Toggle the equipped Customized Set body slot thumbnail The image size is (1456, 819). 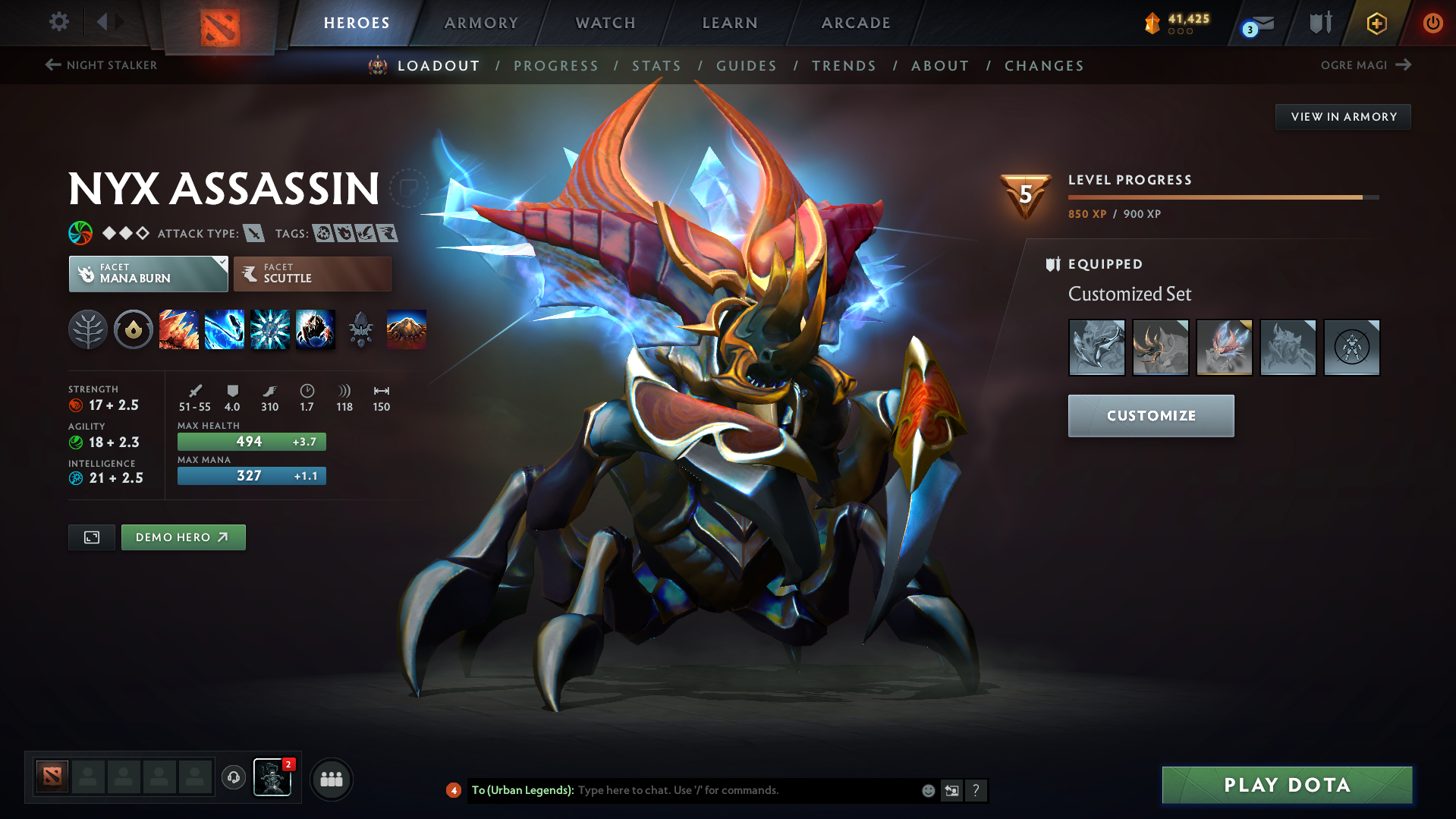1288,348
